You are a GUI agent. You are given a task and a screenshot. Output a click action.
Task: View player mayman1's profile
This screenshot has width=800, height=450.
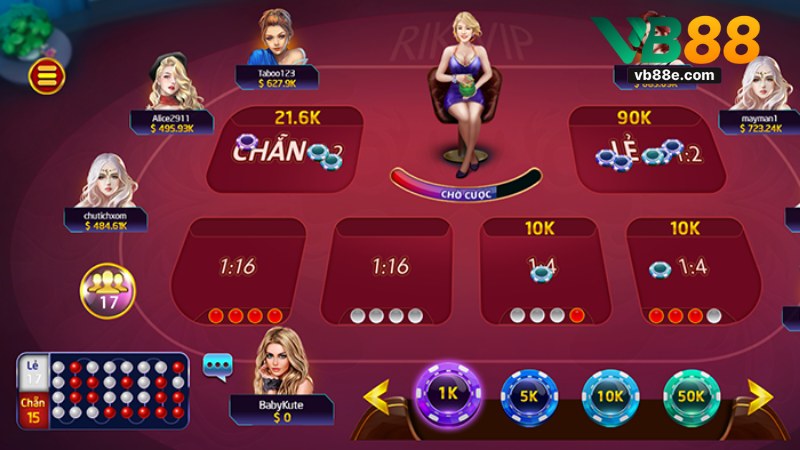764,85
